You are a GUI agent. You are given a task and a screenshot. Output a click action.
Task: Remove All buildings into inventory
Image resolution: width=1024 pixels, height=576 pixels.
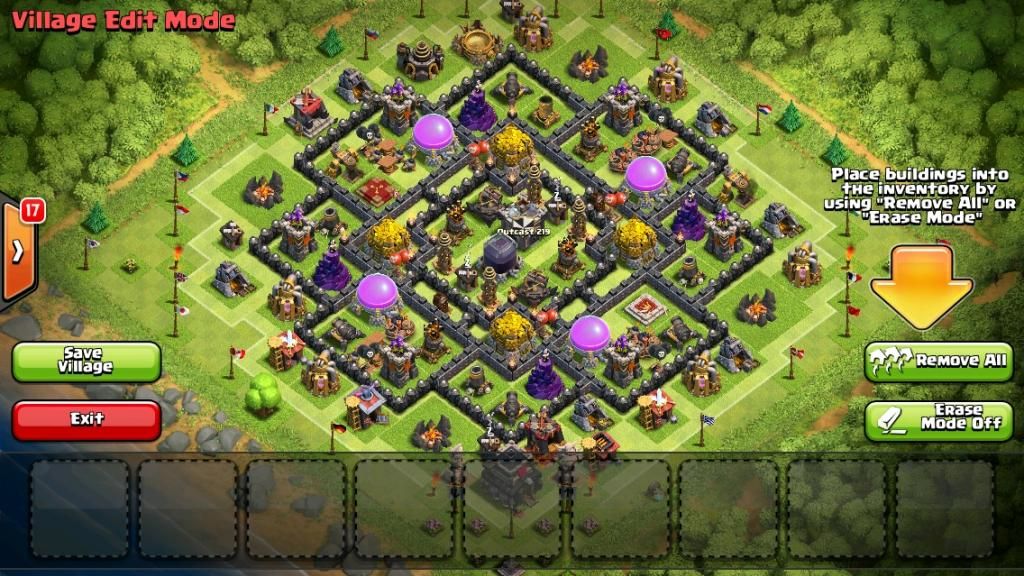click(938, 361)
